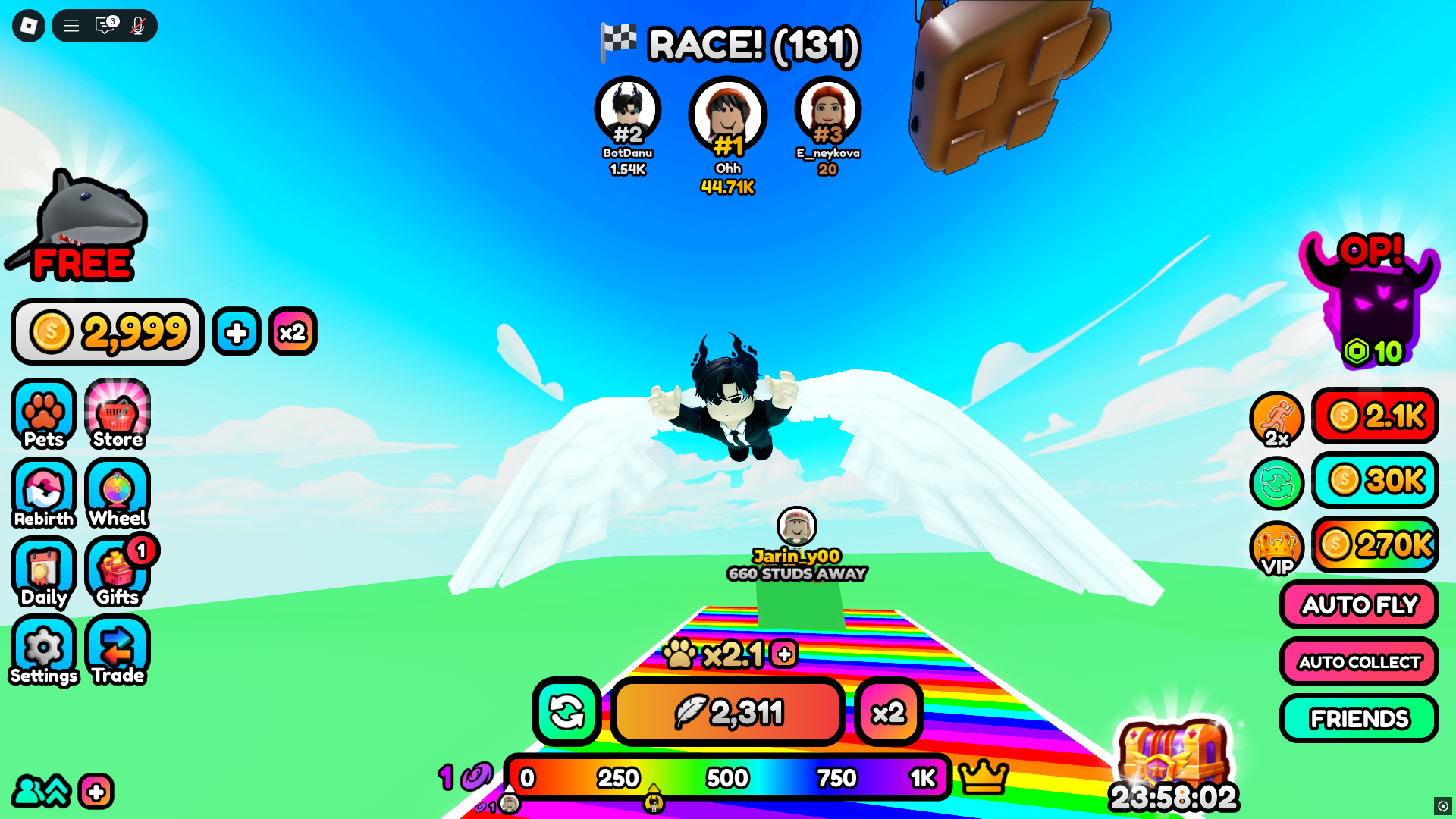Open the FRIENDS panel
1456x819 pixels.
pyautogui.click(x=1359, y=718)
